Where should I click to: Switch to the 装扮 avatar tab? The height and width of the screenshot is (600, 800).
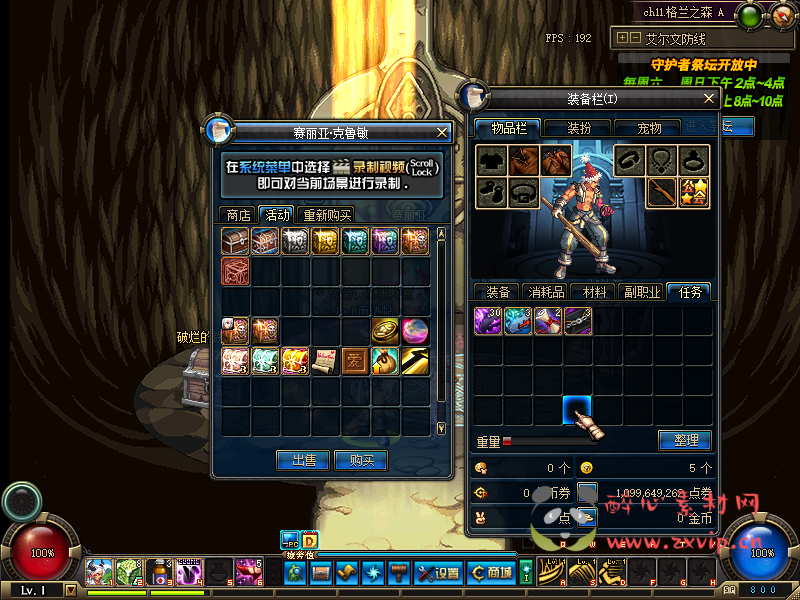tap(579, 128)
